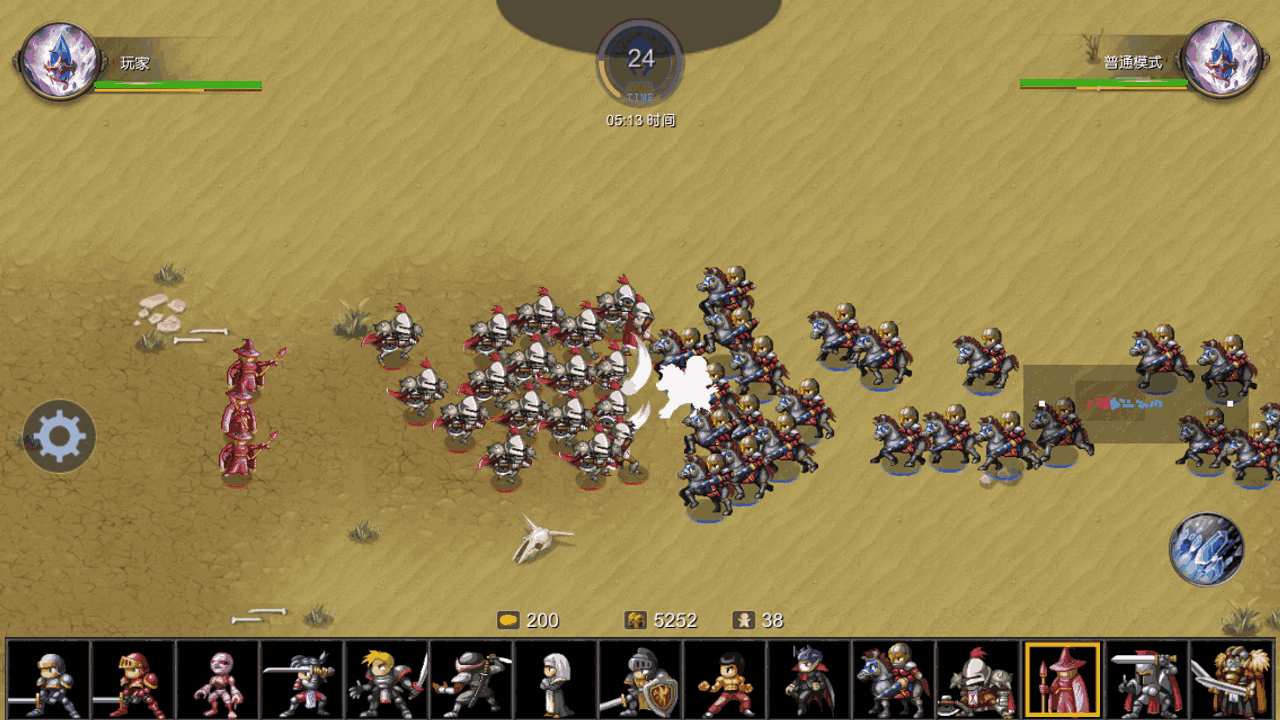Viewport: 1280px width, 720px height.
Task: Select the red-plumed axe knight unit
Action: coord(978,681)
